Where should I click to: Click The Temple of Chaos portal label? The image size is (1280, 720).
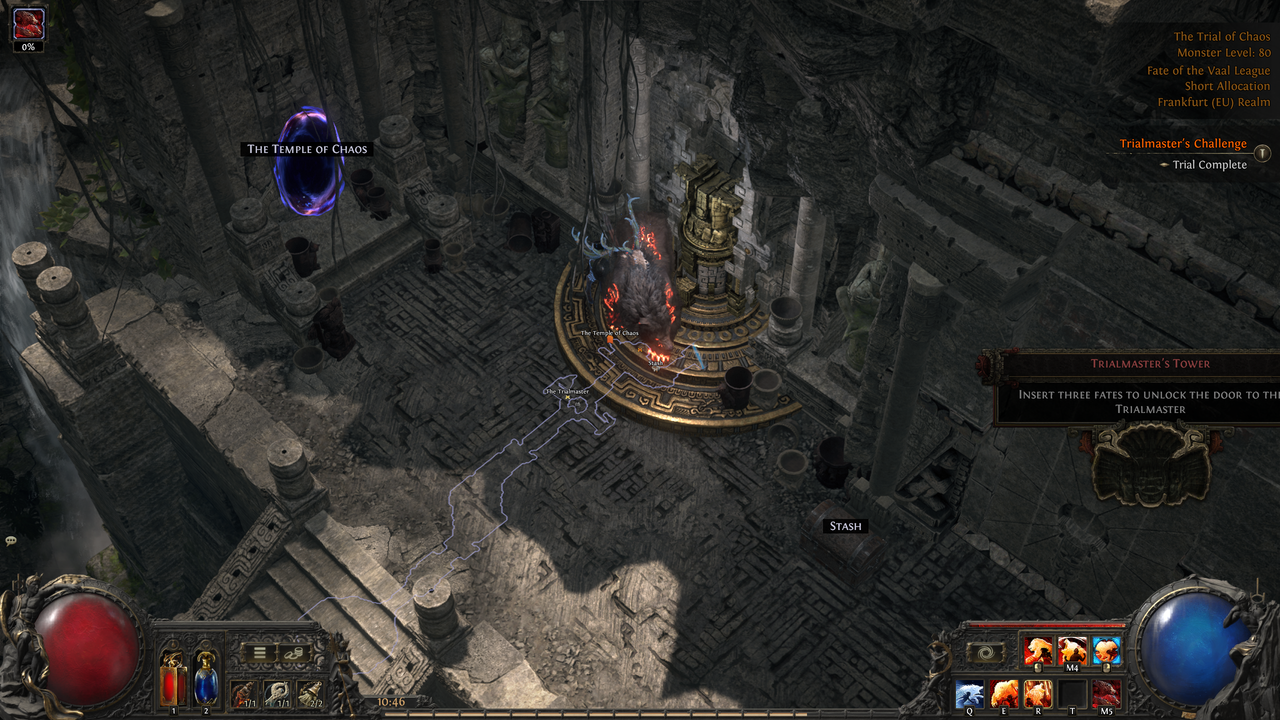coord(307,149)
